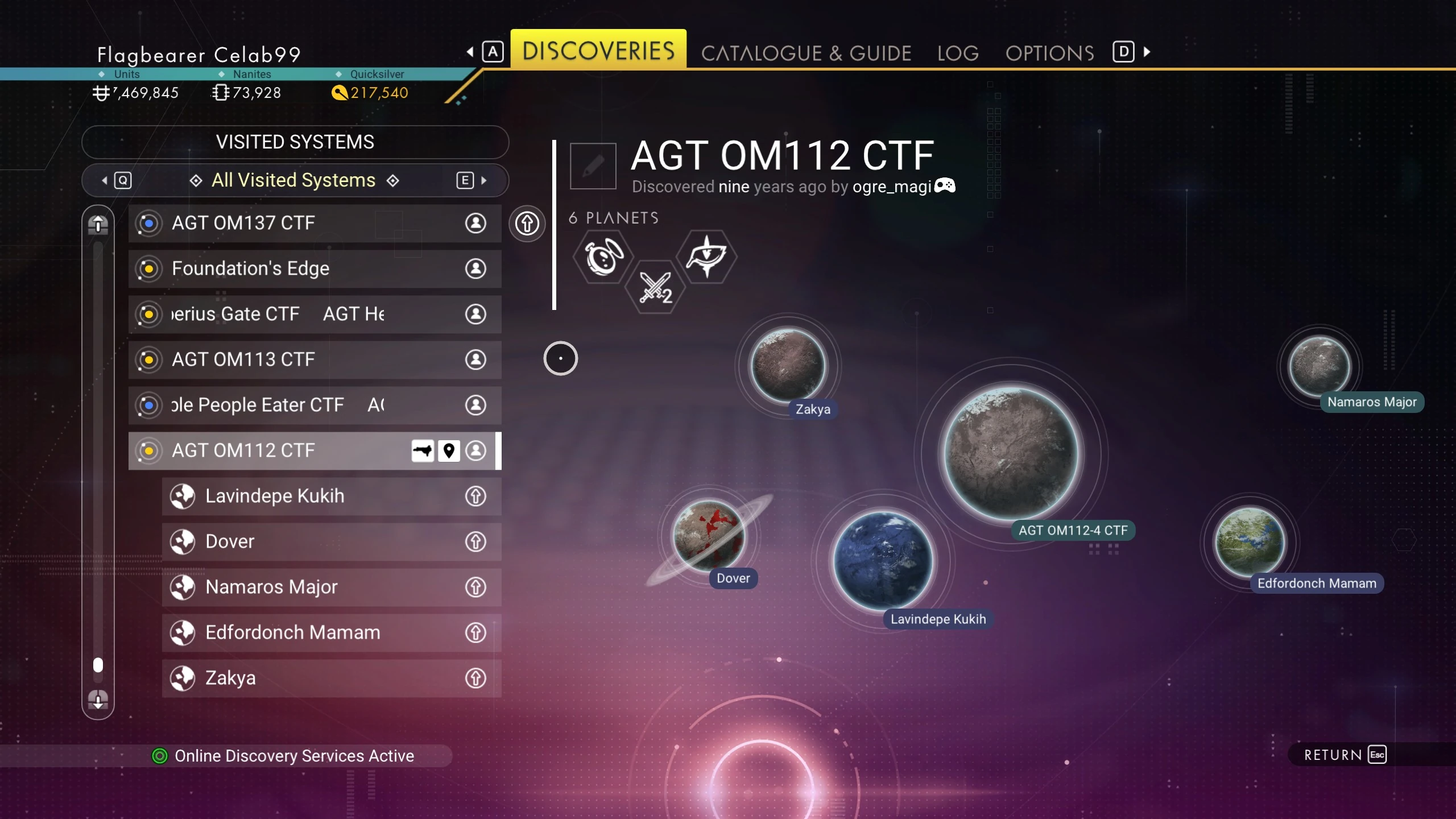Click the rename pencil icon beside system name
Screen dimensions: 1456x819
pos(593,166)
